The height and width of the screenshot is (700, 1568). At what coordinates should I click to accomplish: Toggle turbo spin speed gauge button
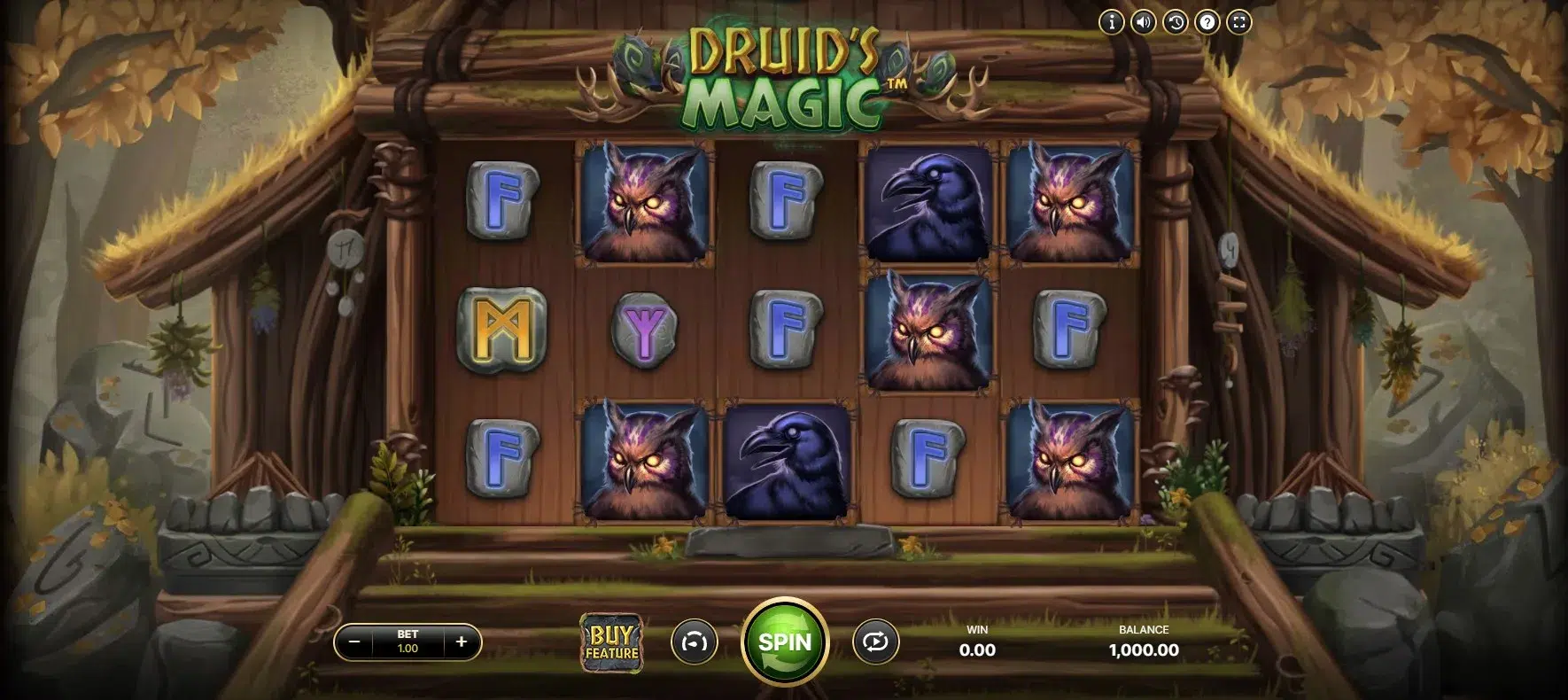click(x=695, y=642)
